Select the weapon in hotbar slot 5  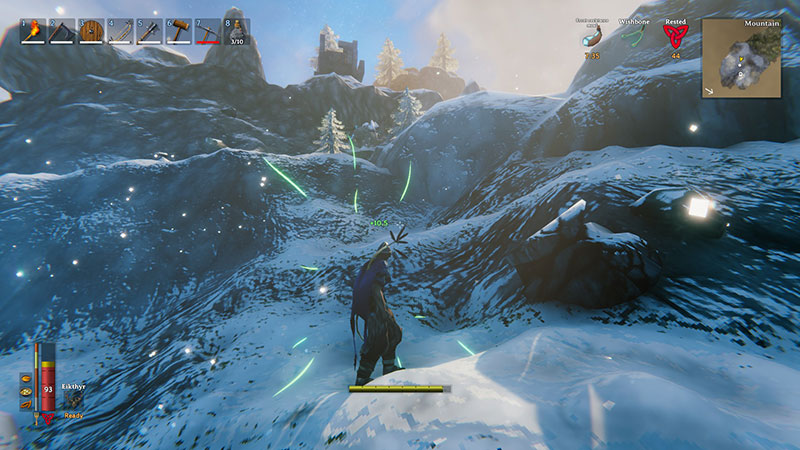click(x=149, y=32)
